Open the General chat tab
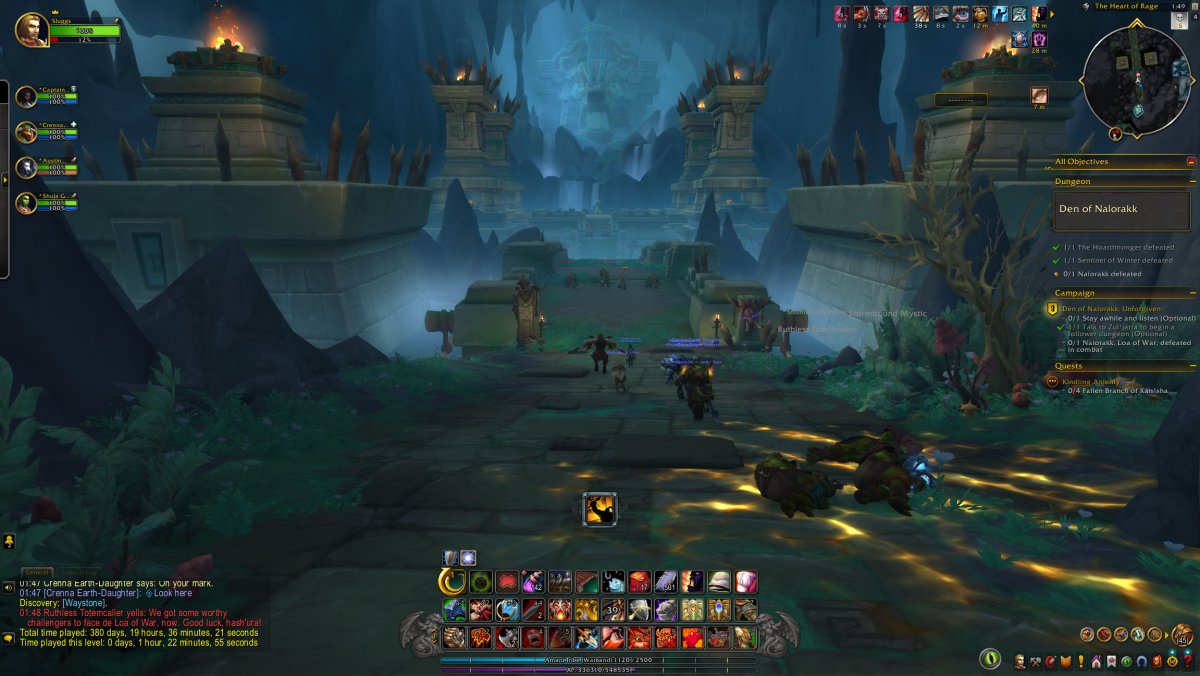 click(38, 572)
